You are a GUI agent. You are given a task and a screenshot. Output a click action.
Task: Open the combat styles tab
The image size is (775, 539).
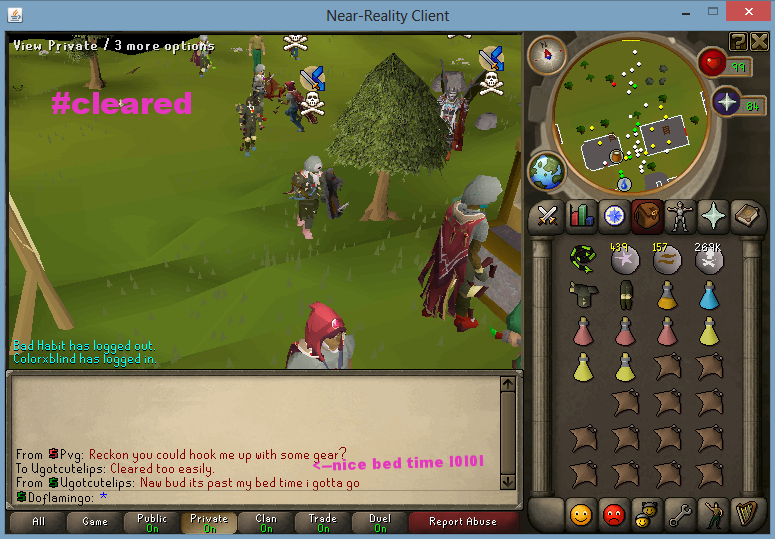[547, 214]
